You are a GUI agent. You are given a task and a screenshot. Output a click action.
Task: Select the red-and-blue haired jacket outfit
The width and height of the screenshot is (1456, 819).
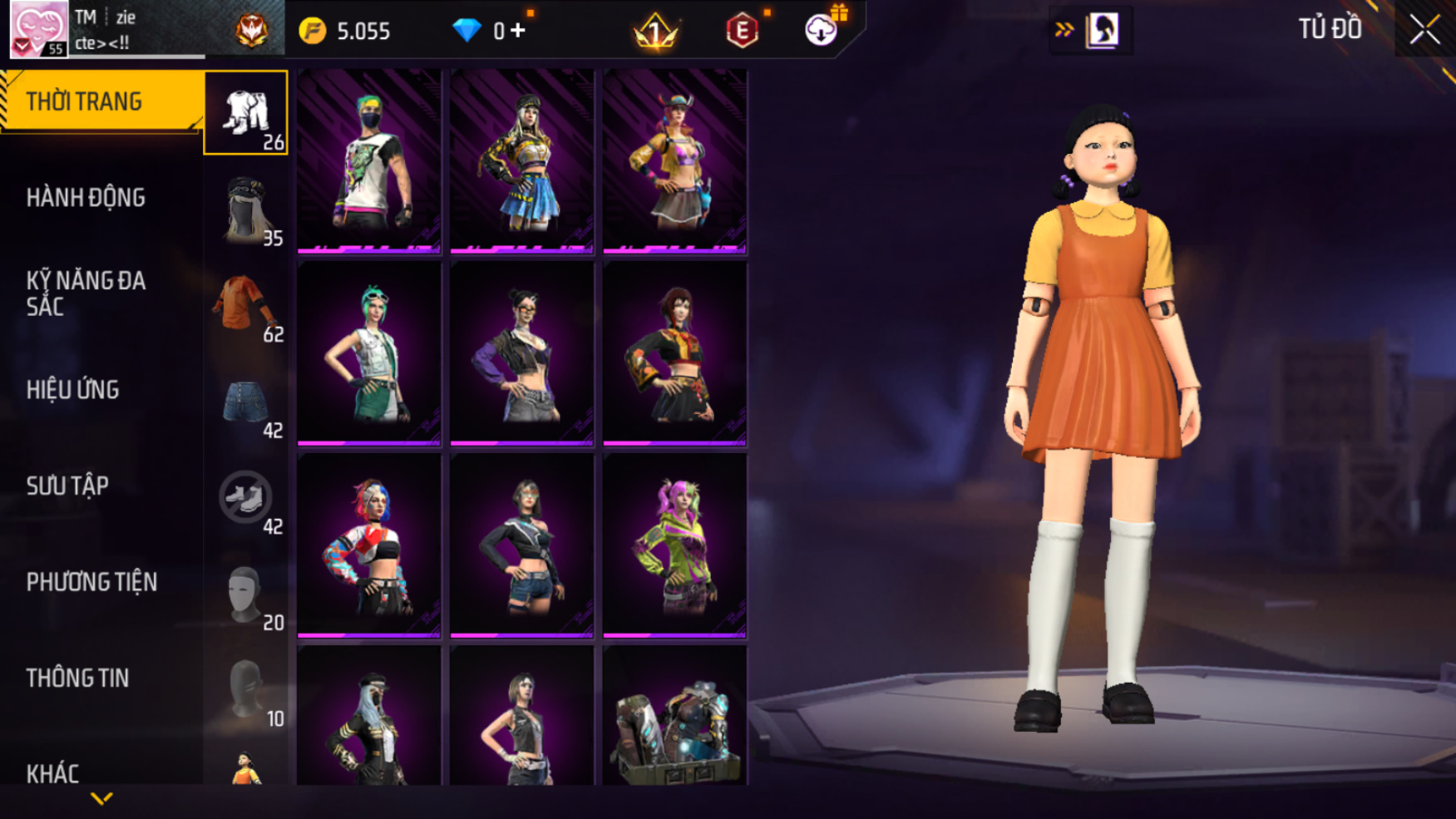[369, 545]
